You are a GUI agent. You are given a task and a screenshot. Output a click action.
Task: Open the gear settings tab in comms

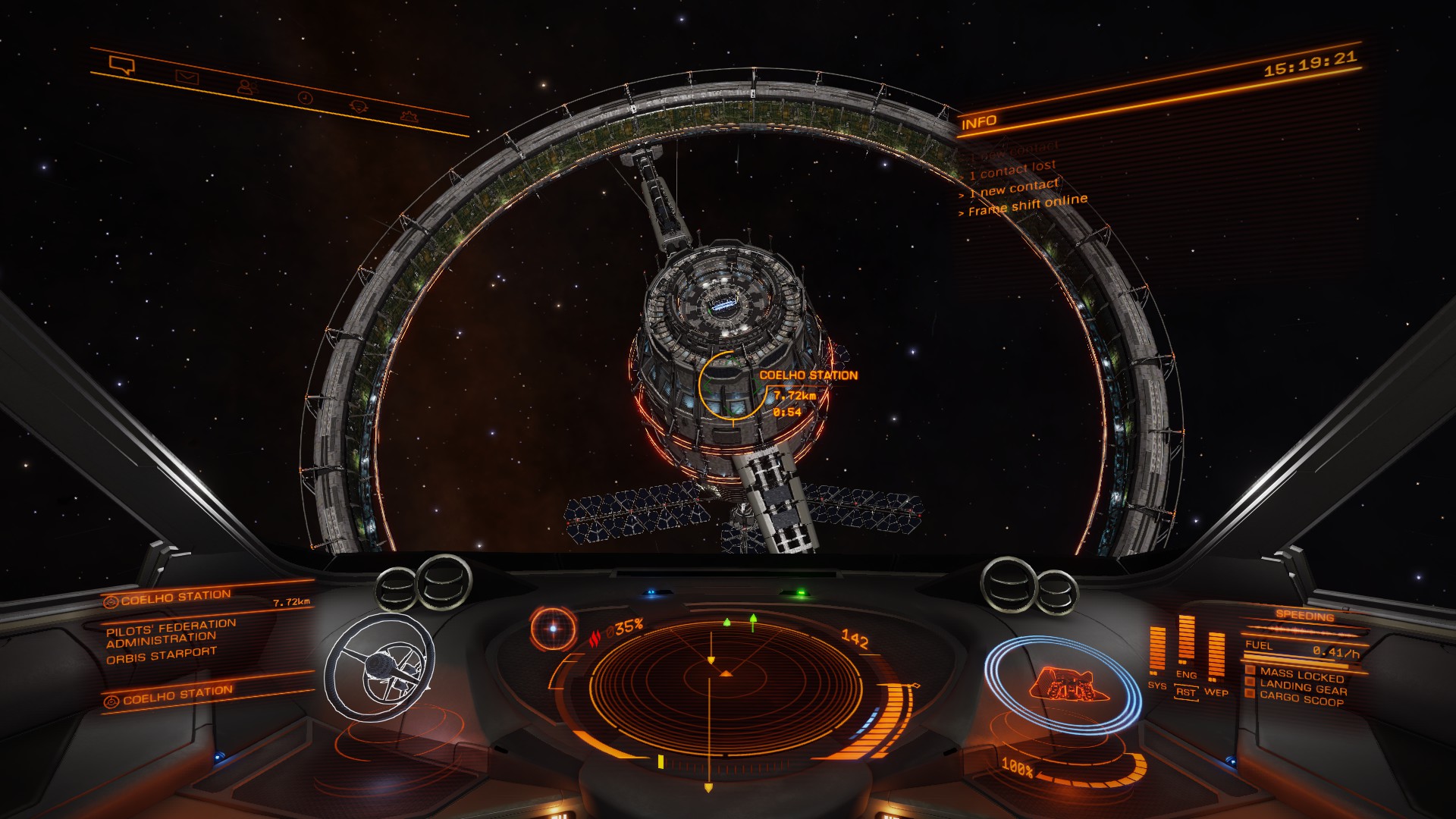(409, 116)
